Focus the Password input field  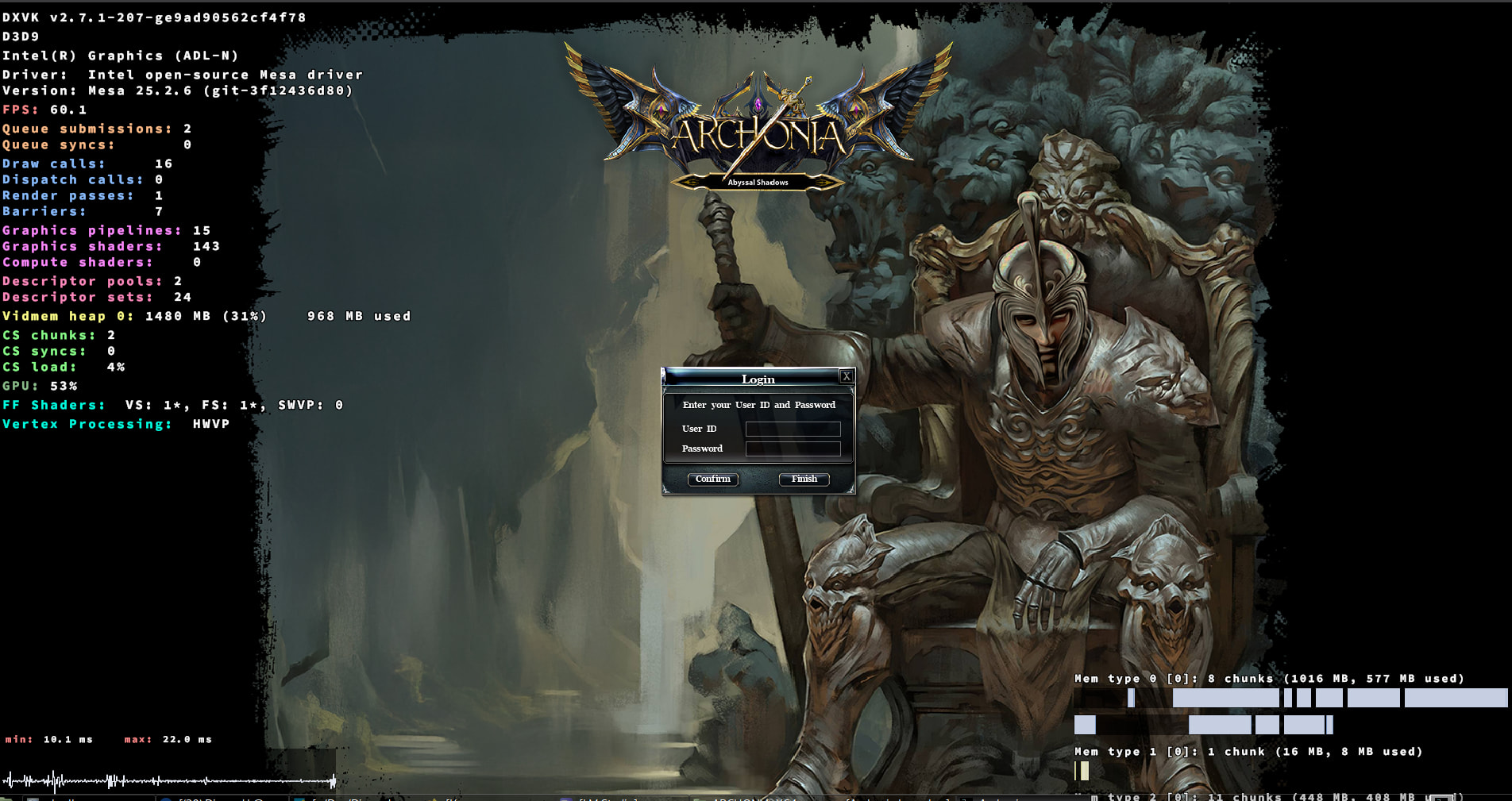tap(793, 449)
